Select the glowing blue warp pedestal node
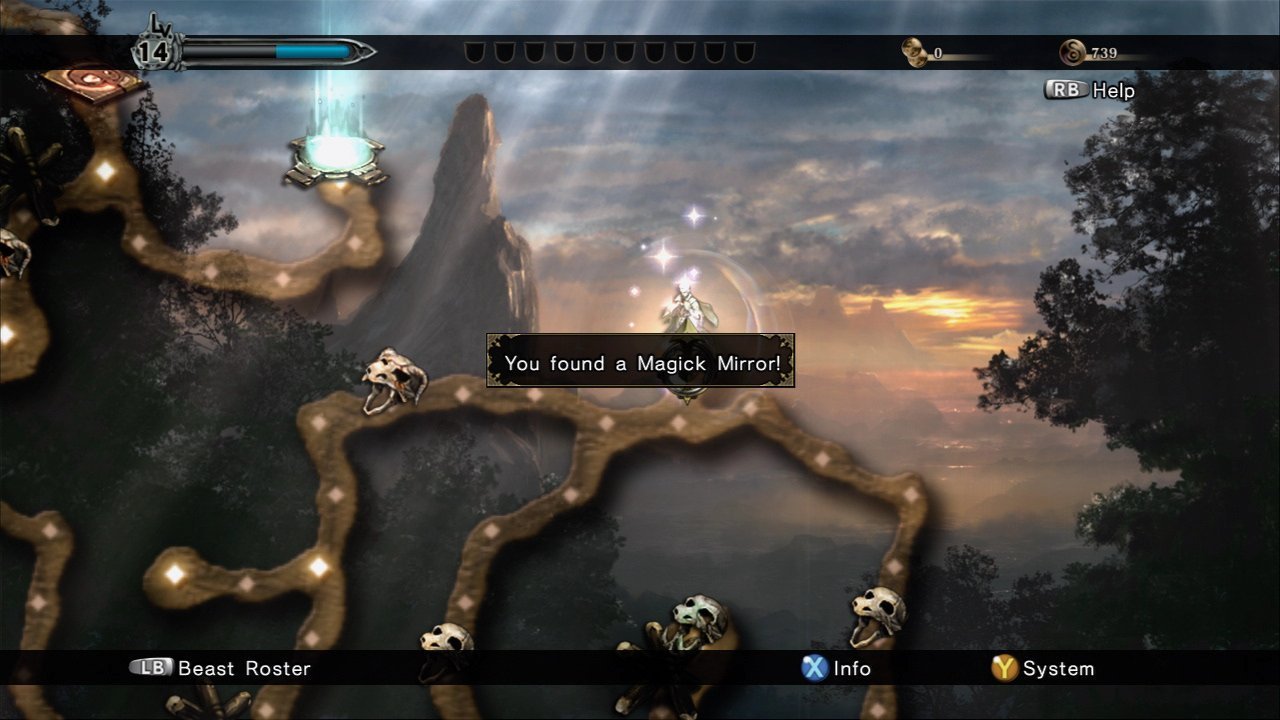Screen dimensions: 1280x720 (336, 157)
